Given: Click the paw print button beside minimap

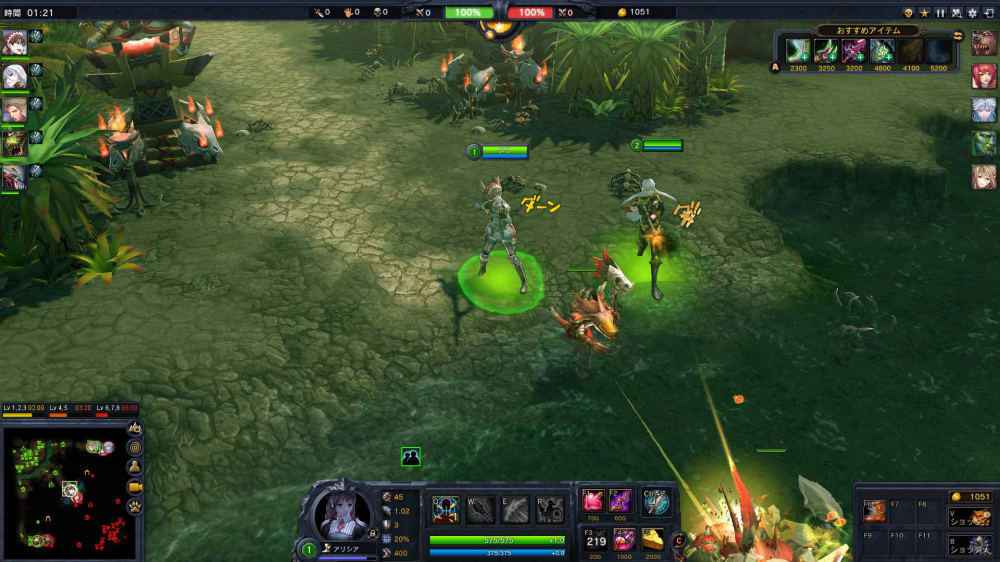Looking at the screenshot, I should pyautogui.click(x=134, y=506).
